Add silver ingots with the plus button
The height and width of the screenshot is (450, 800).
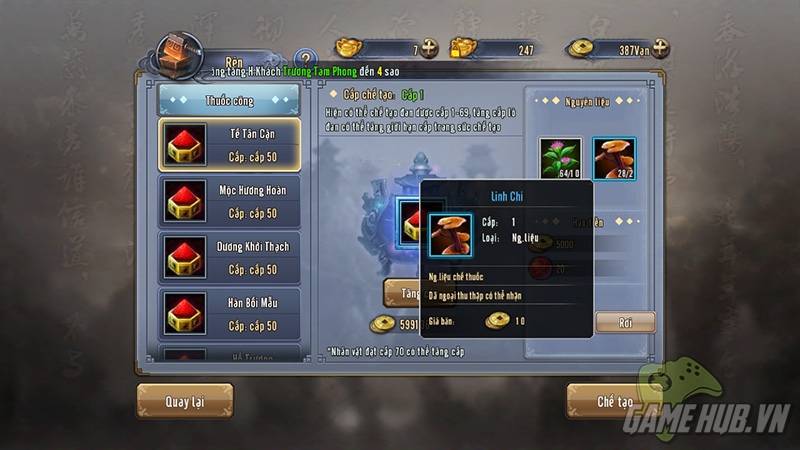[429, 48]
